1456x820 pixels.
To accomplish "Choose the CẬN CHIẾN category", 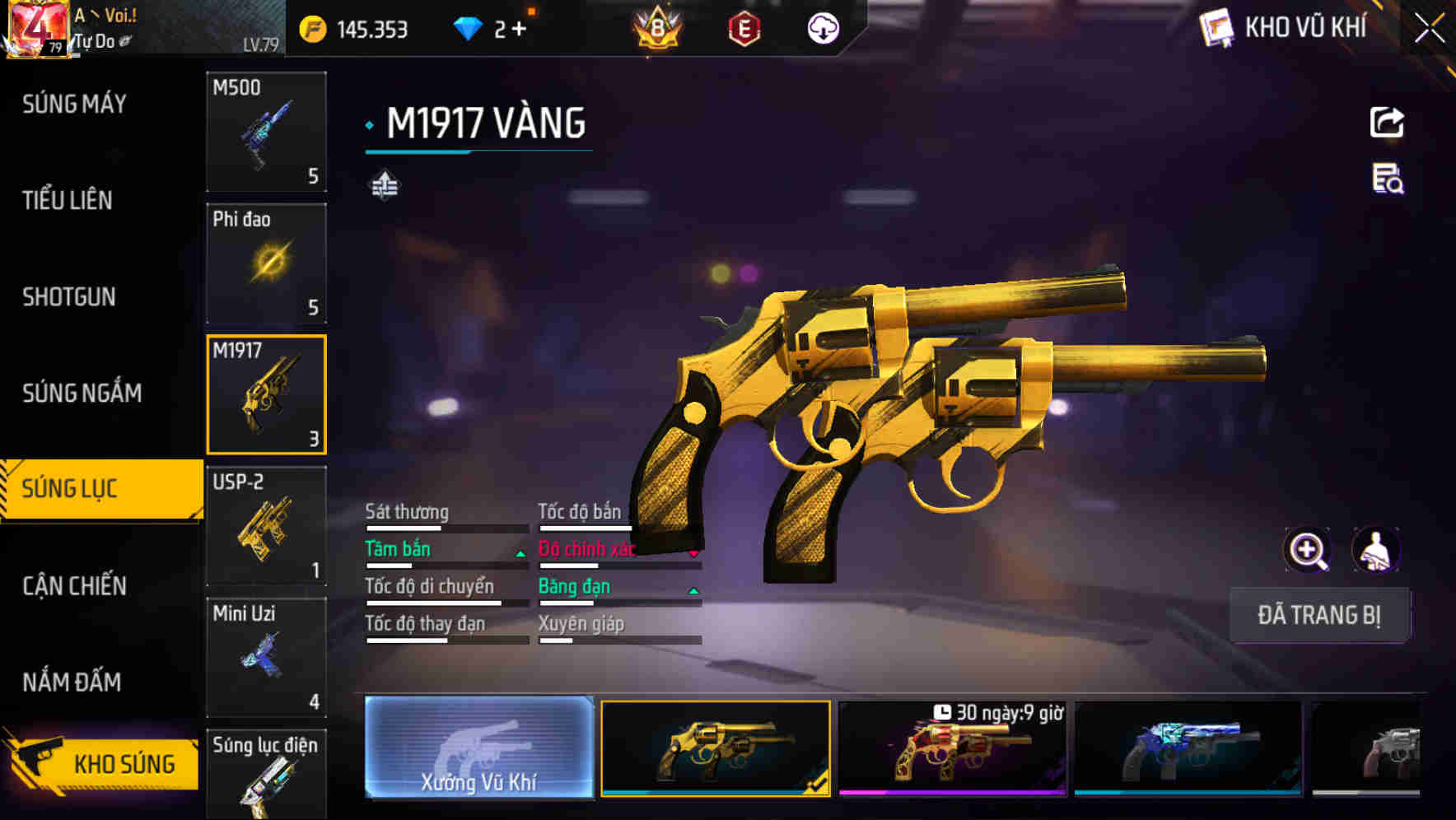I will pyautogui.click(x=75, y=585).
